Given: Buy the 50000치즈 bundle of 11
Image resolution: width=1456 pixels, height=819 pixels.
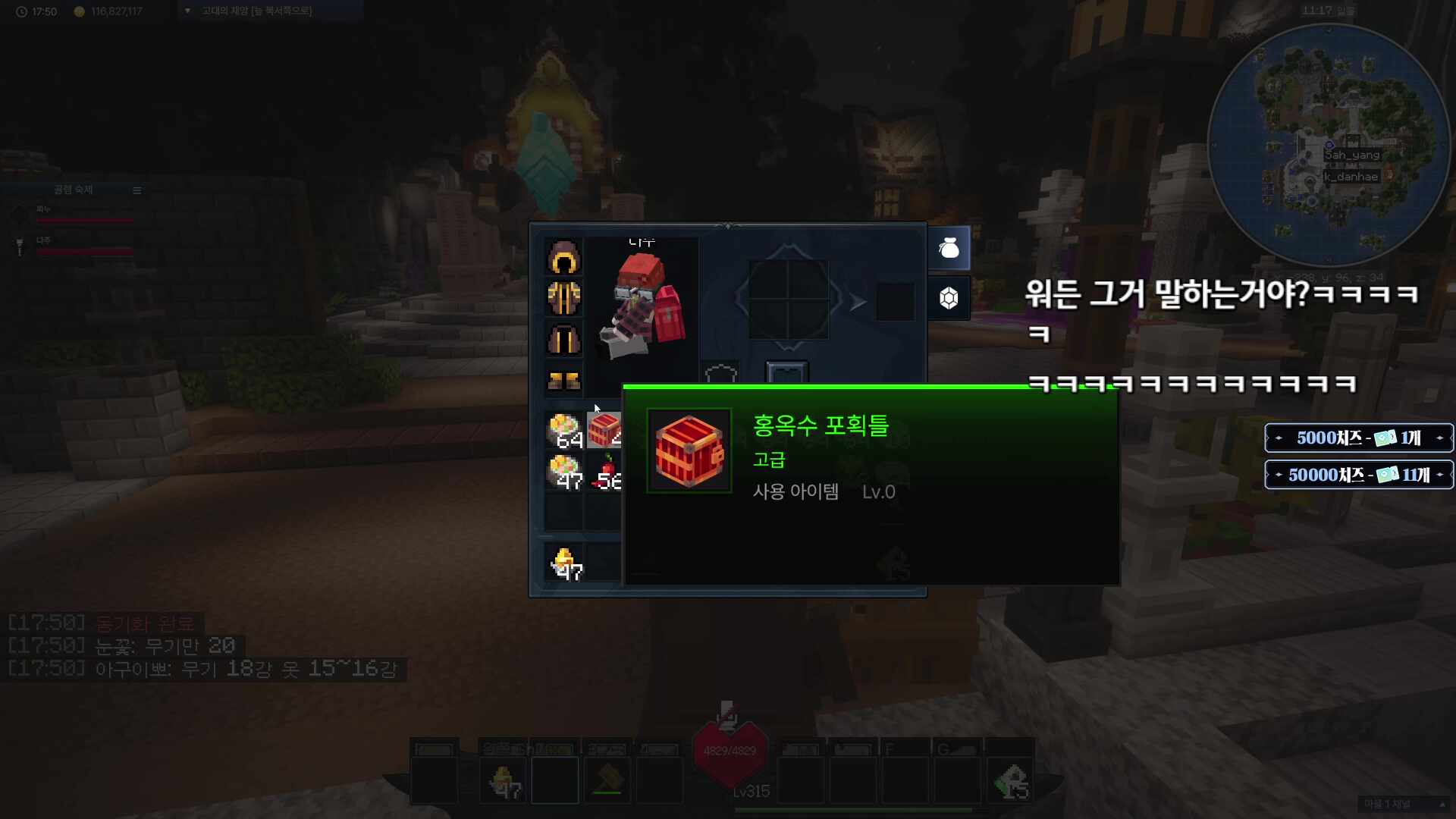Looking at the screenshot, I should click(x=1357, y=475).
